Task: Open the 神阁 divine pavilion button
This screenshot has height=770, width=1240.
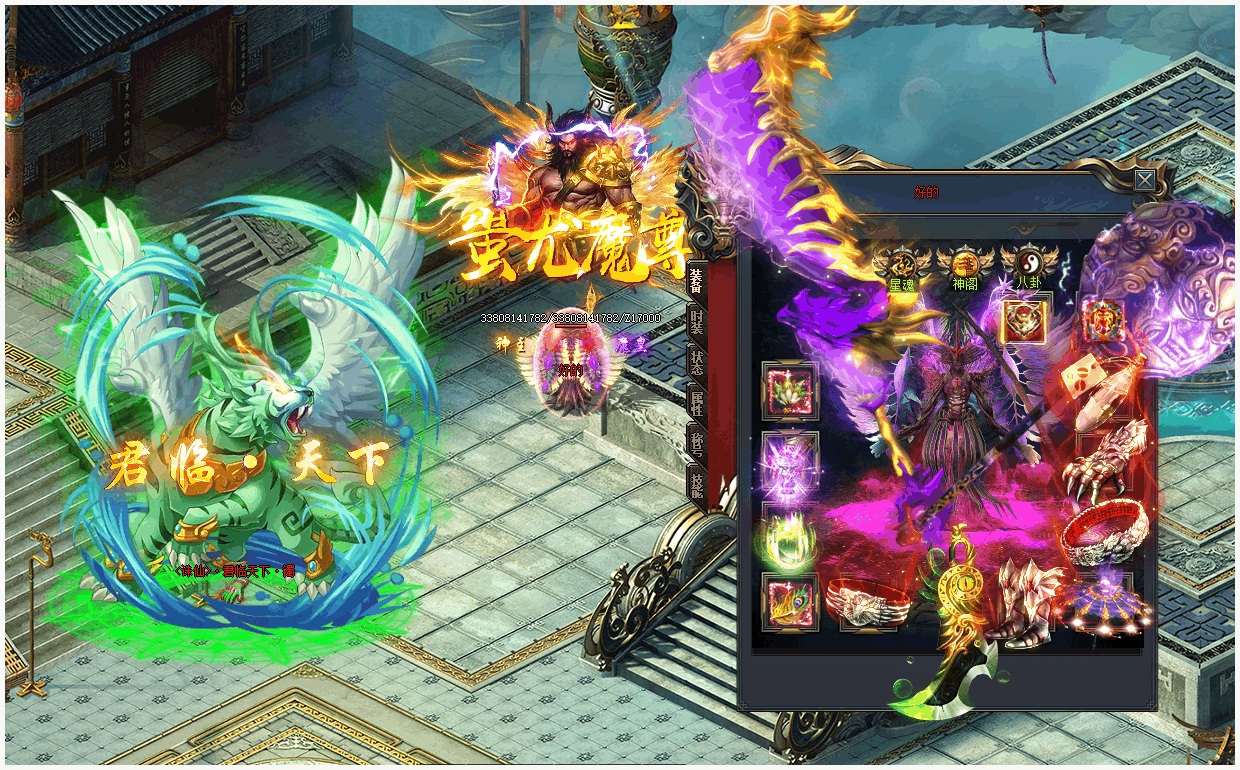Action: click(965, 266)
